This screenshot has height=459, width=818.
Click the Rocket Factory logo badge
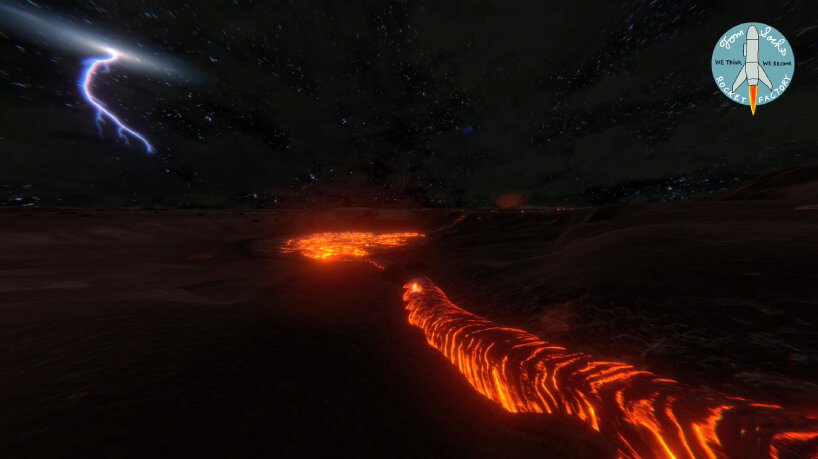pyautogui.click(x=752, y=62)
